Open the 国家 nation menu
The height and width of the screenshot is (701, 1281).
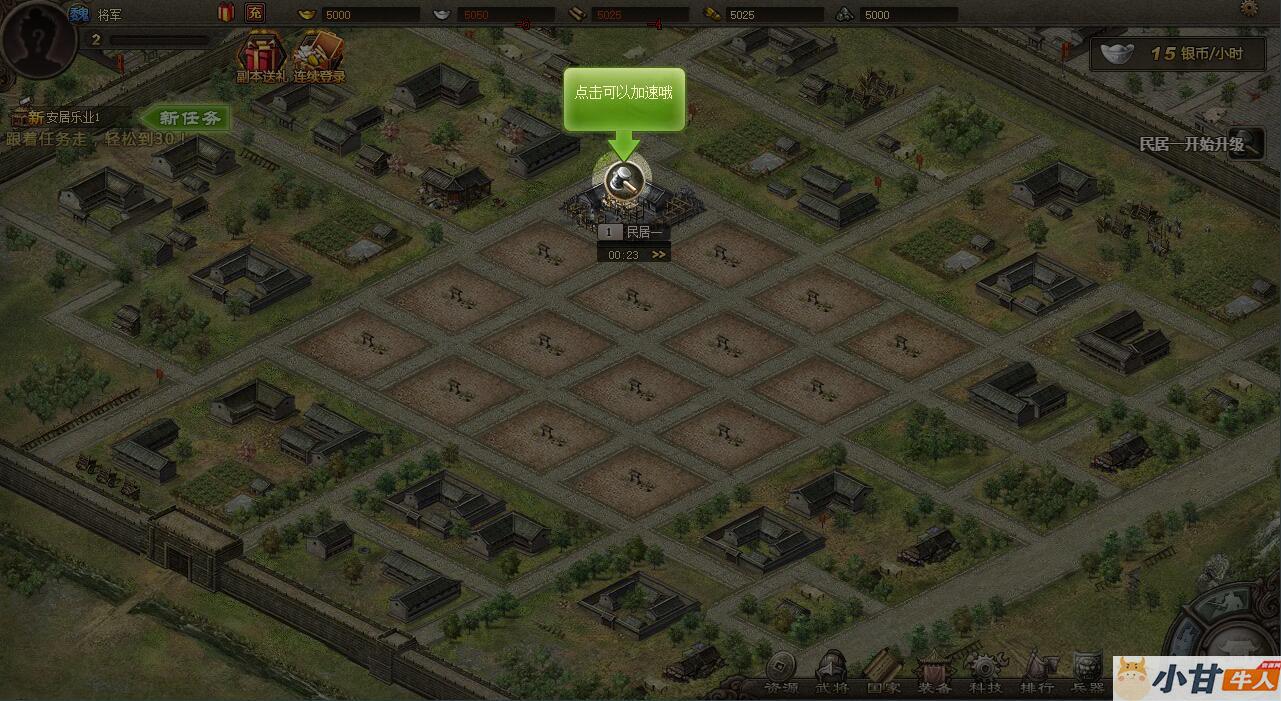883,676
